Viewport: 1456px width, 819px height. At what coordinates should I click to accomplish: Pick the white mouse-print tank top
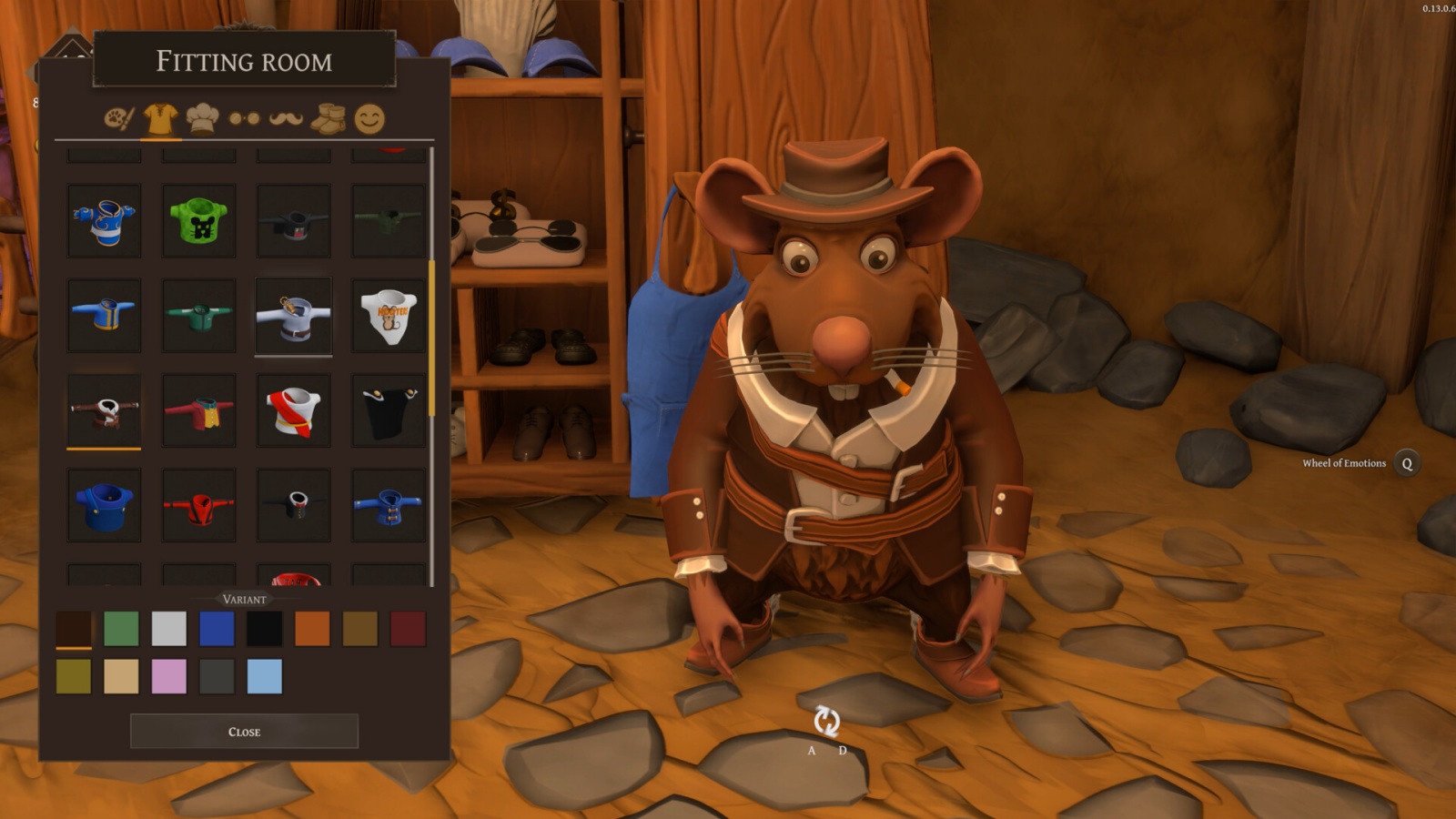[x=389, y=316]
